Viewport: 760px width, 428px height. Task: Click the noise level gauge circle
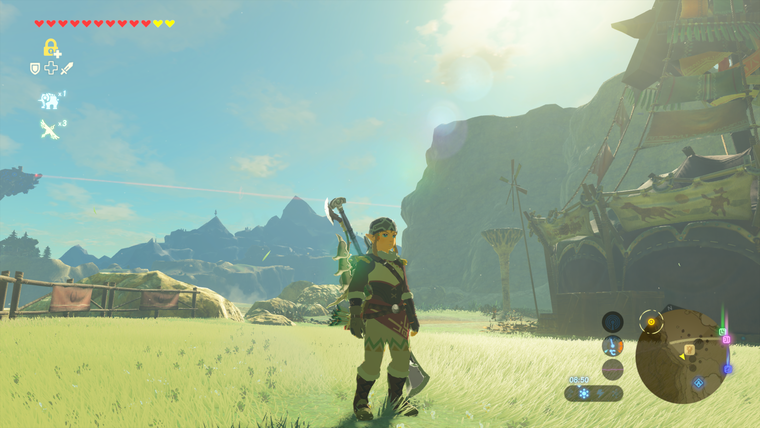(x=613, y=369)
